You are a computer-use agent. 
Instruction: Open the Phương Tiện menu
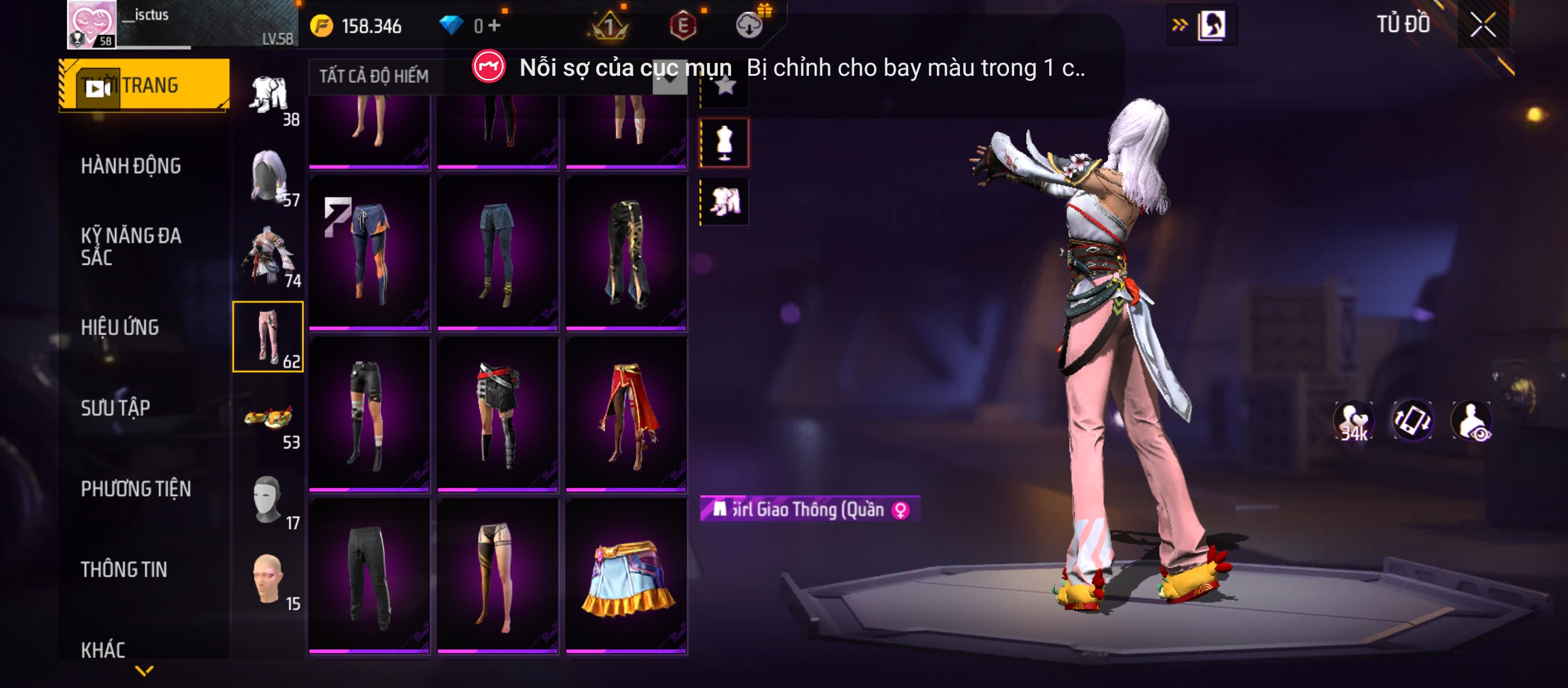(136, 489)
